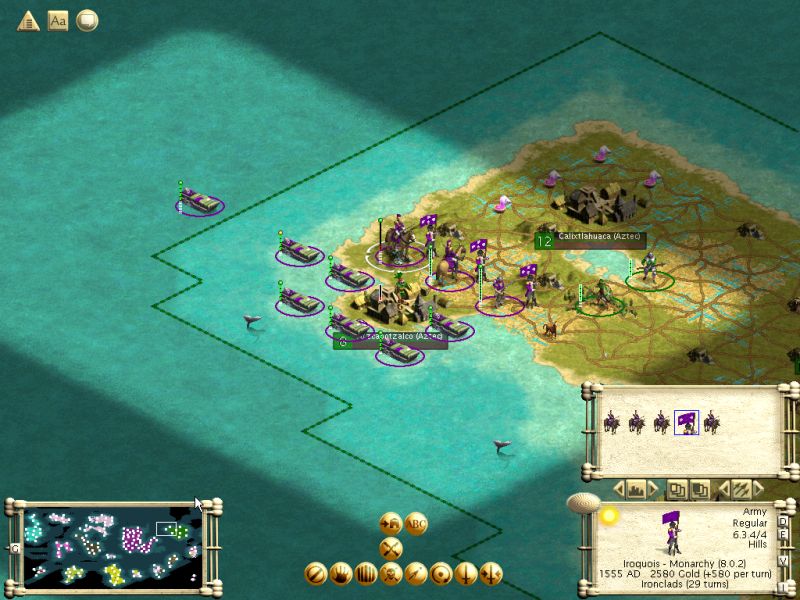
Task: Open the advisors scroll icon
Action: tap(87, 20)
